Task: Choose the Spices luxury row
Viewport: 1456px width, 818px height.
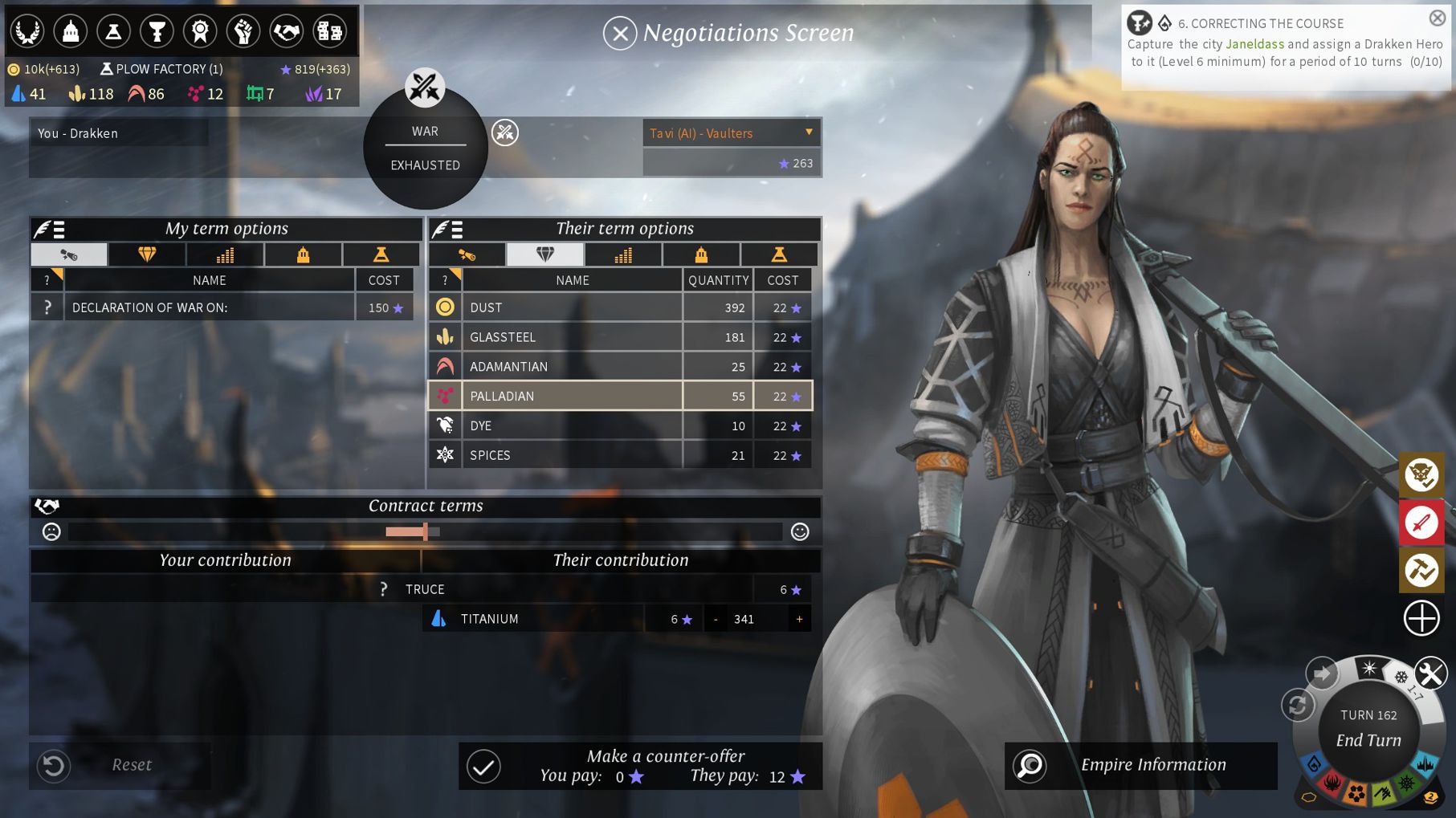Action: [572, 456]
